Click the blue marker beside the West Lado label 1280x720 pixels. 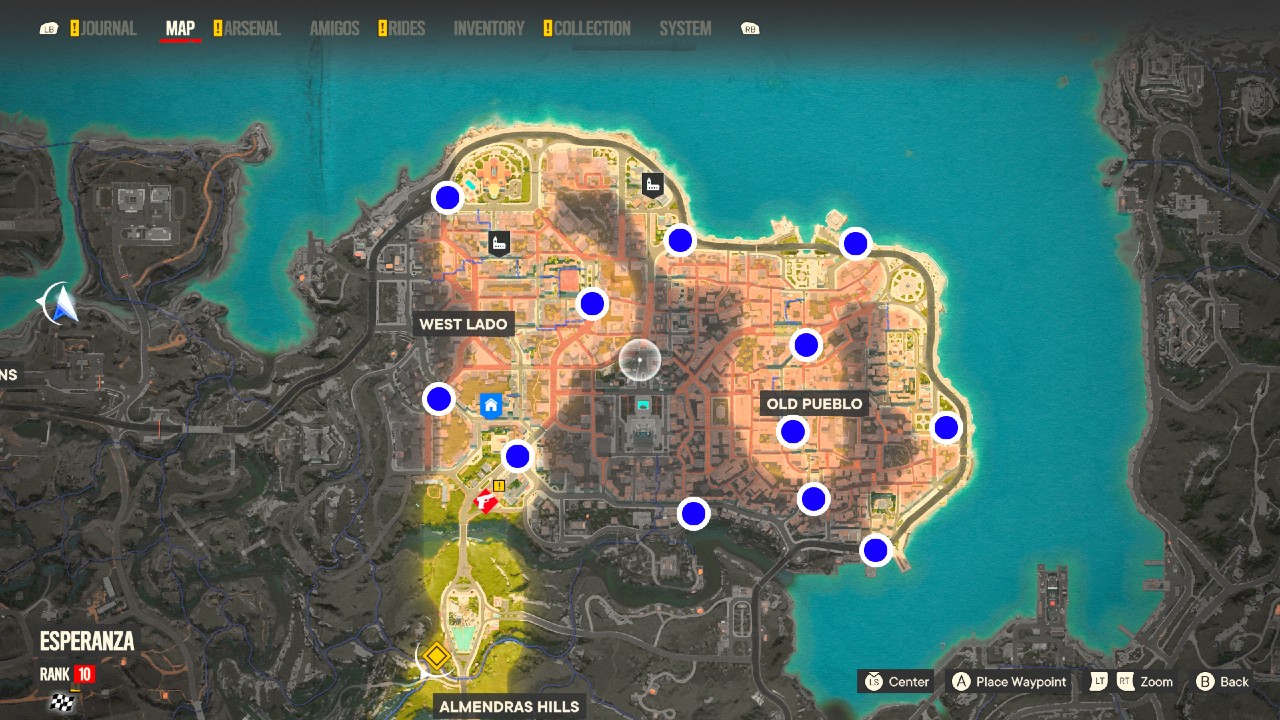click(x=591, y=303)
